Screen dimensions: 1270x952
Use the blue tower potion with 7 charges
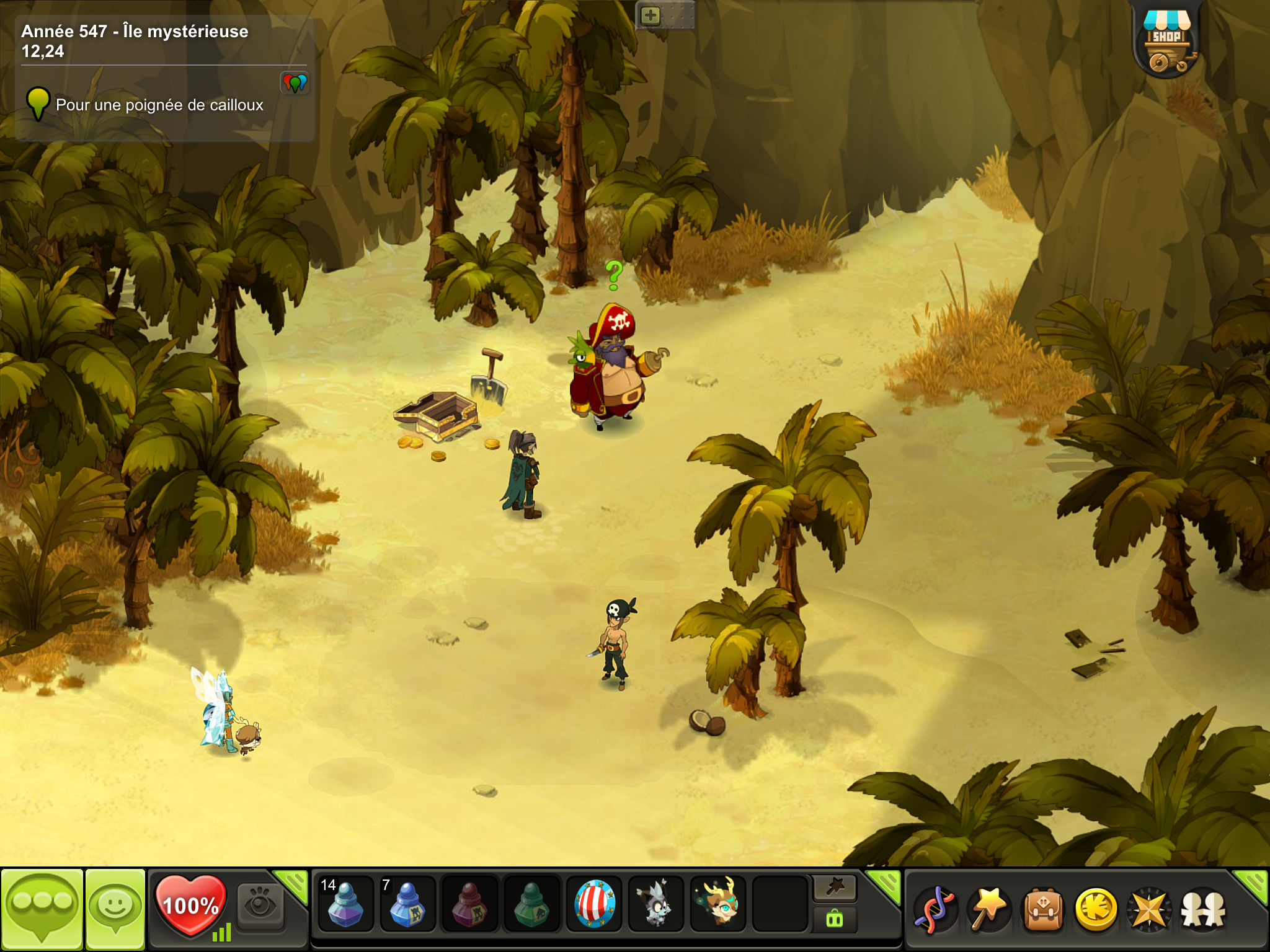tap(407, 905)
